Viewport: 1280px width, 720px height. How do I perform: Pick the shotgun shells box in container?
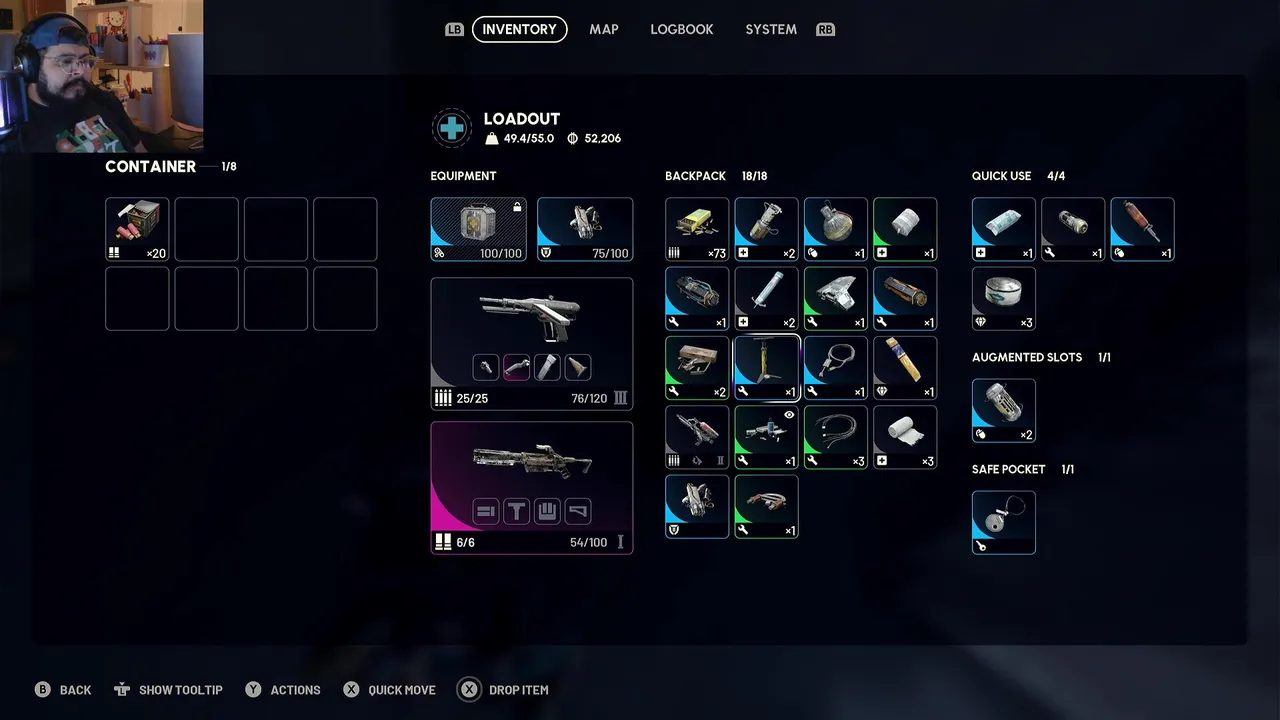(137, 229)
